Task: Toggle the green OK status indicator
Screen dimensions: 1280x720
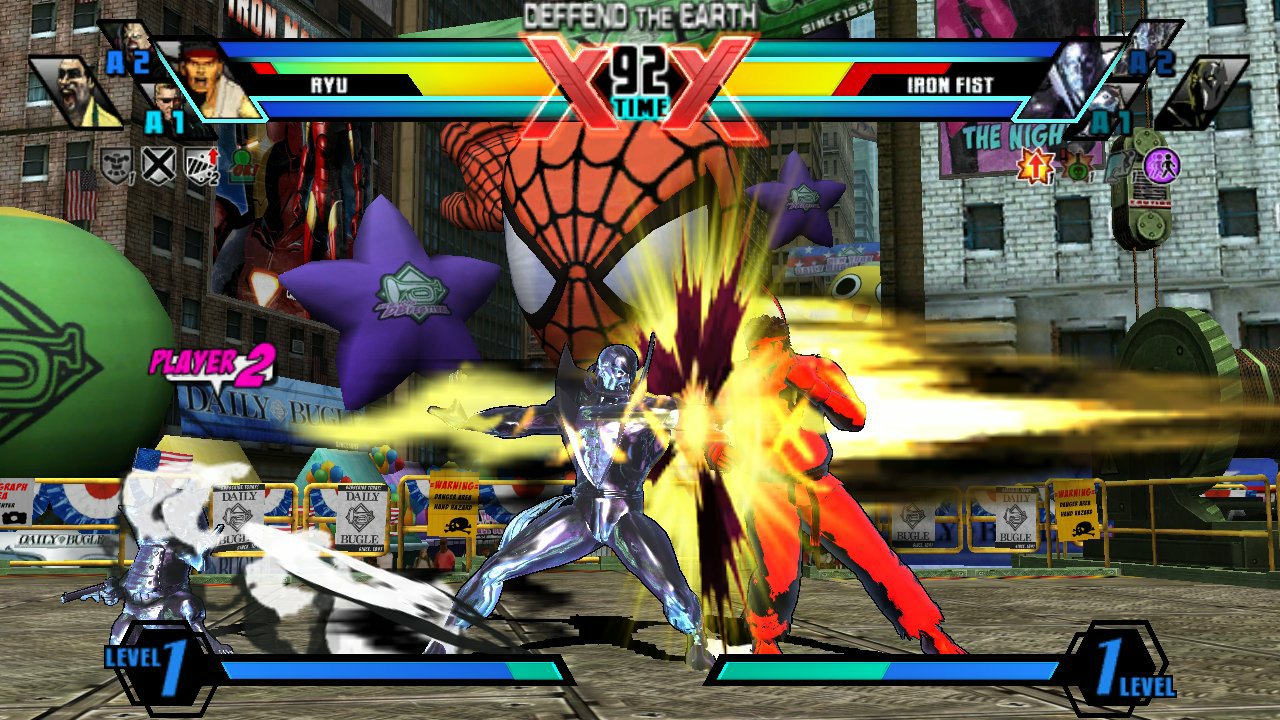Action: coord(243,165)
